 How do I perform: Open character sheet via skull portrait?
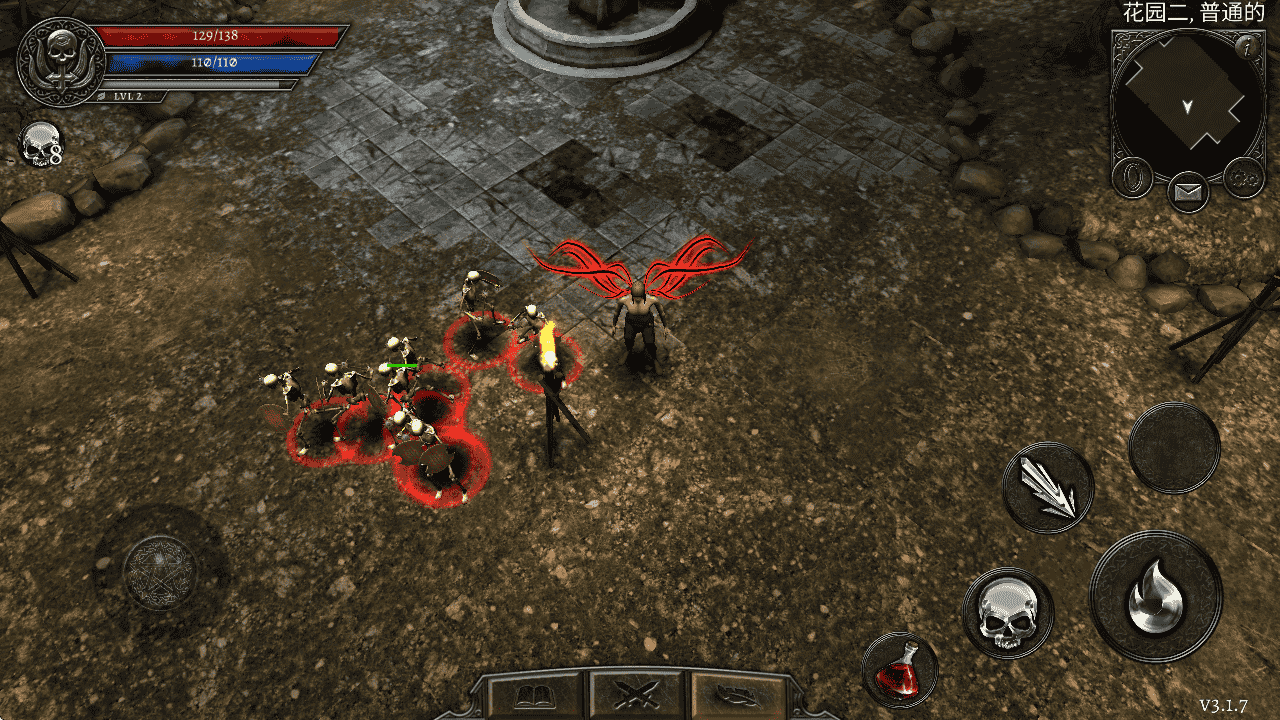tap(61, 60)
